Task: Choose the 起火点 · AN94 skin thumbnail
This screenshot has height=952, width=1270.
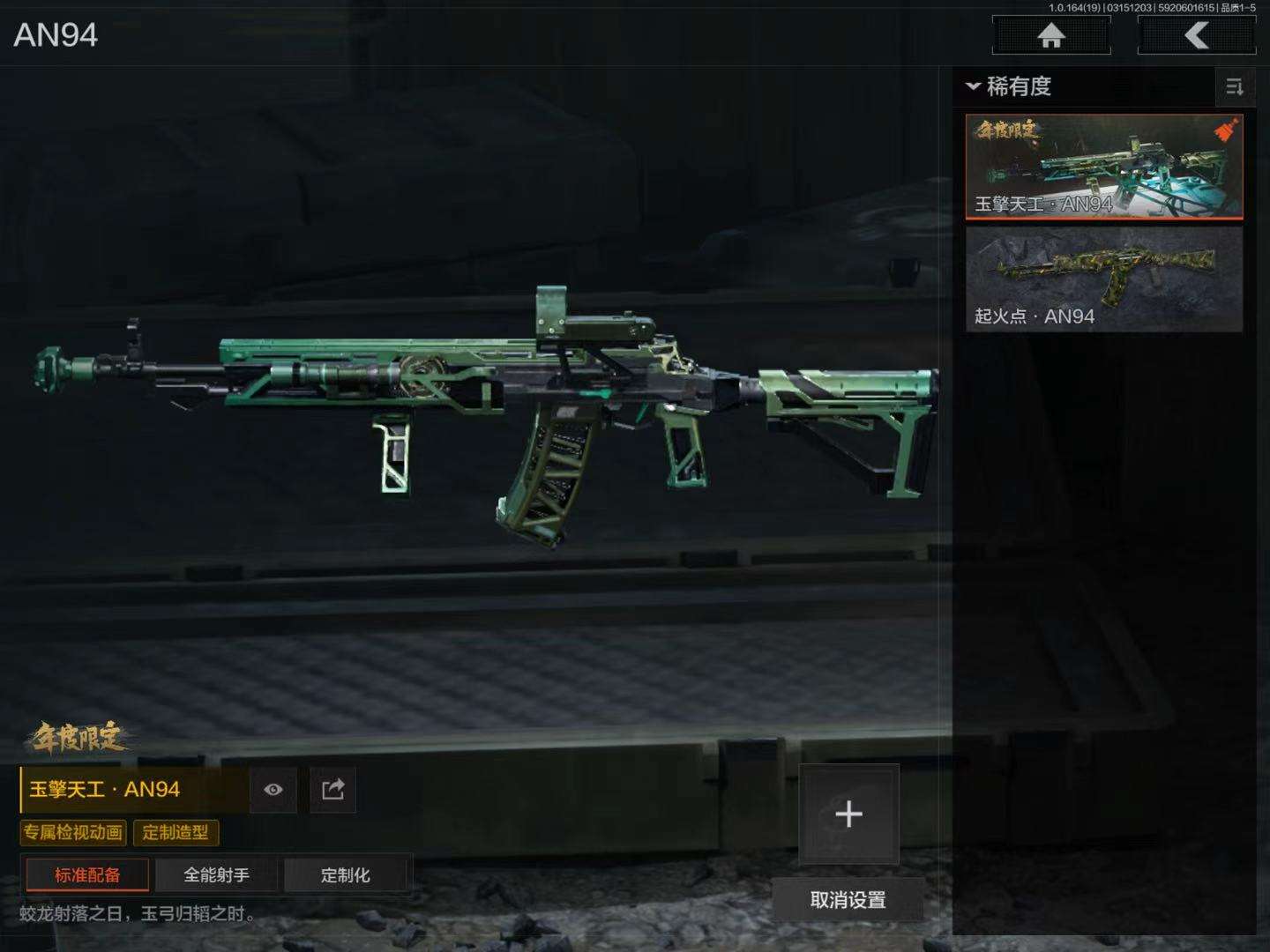Action: point(1103,279)
